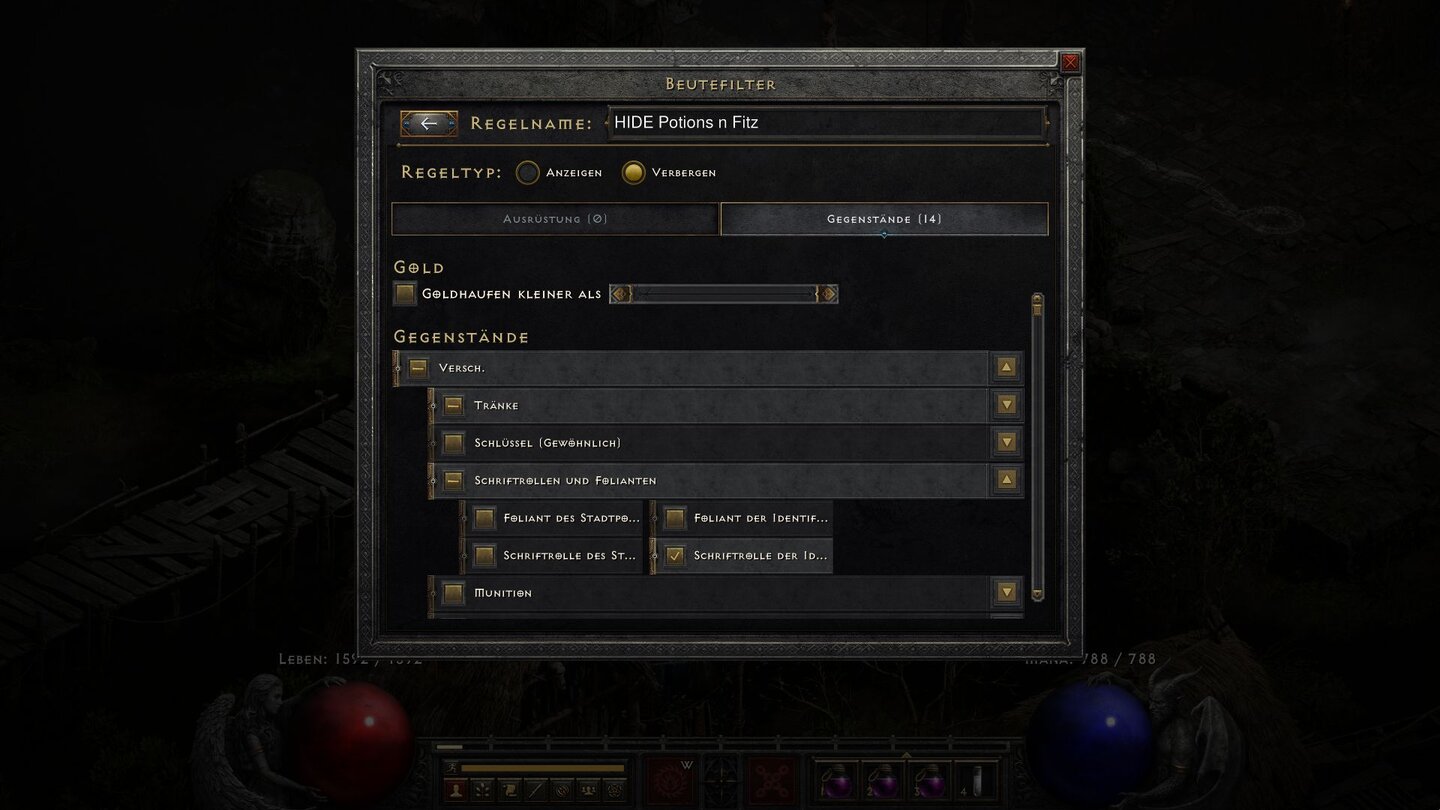Screen dimensions: 1440x810
Task: Select the Gegenstände (14) tab
Action: [x=883, y=219]
